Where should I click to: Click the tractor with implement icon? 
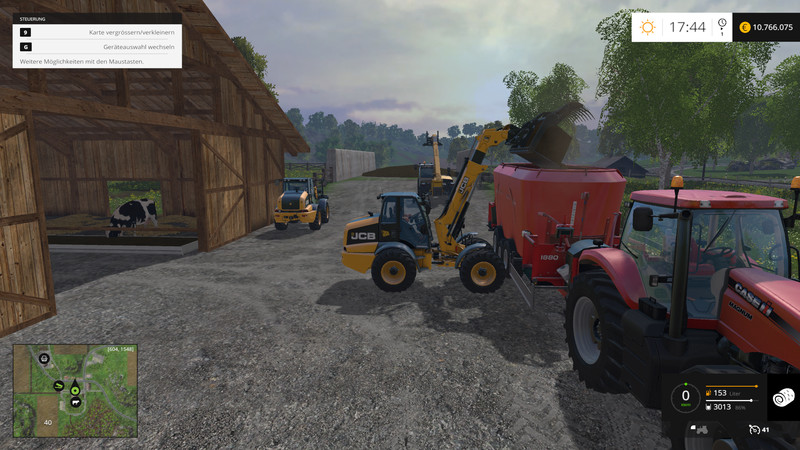coord(702,430)
